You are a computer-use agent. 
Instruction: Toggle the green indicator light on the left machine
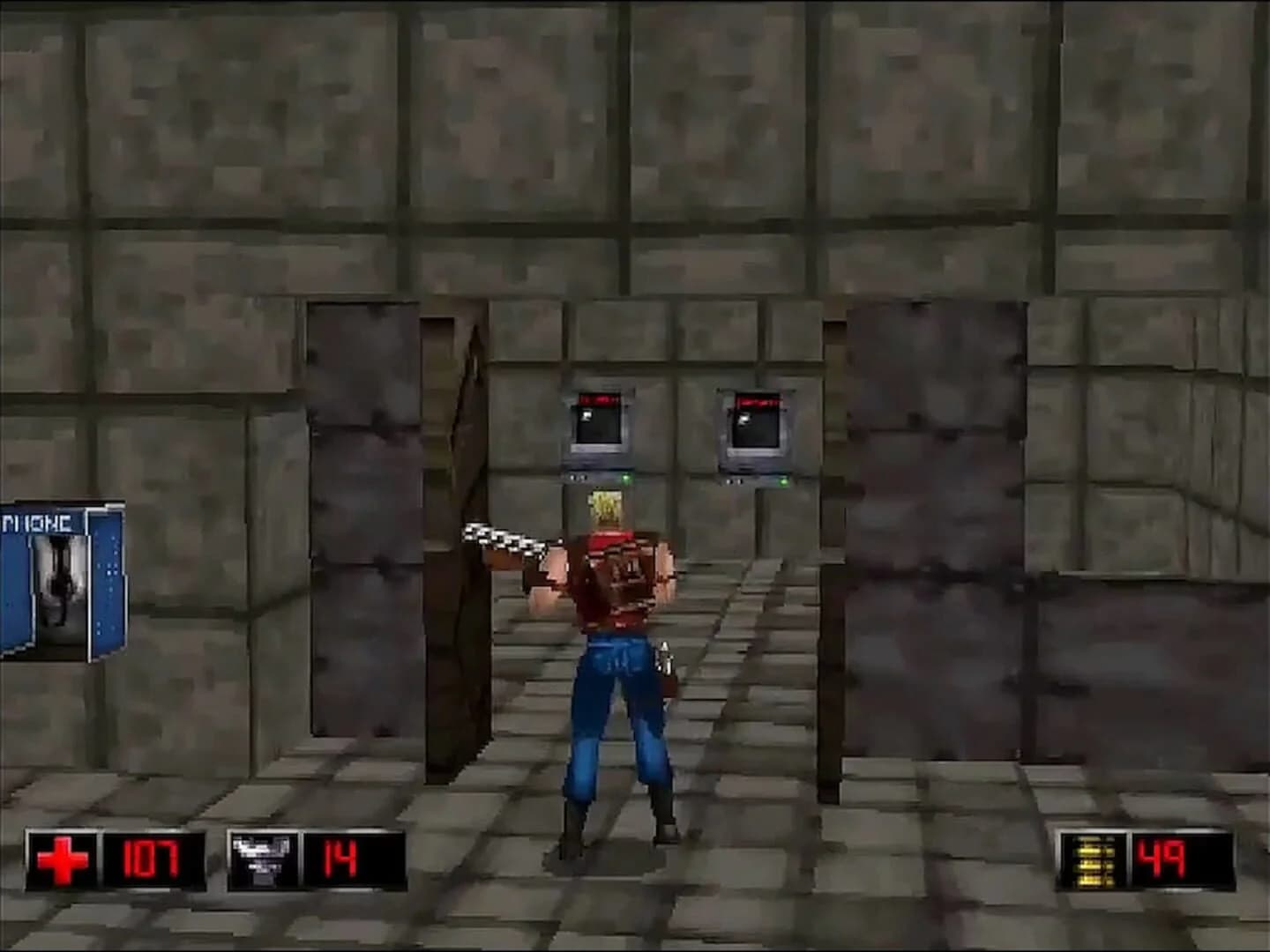626,479
